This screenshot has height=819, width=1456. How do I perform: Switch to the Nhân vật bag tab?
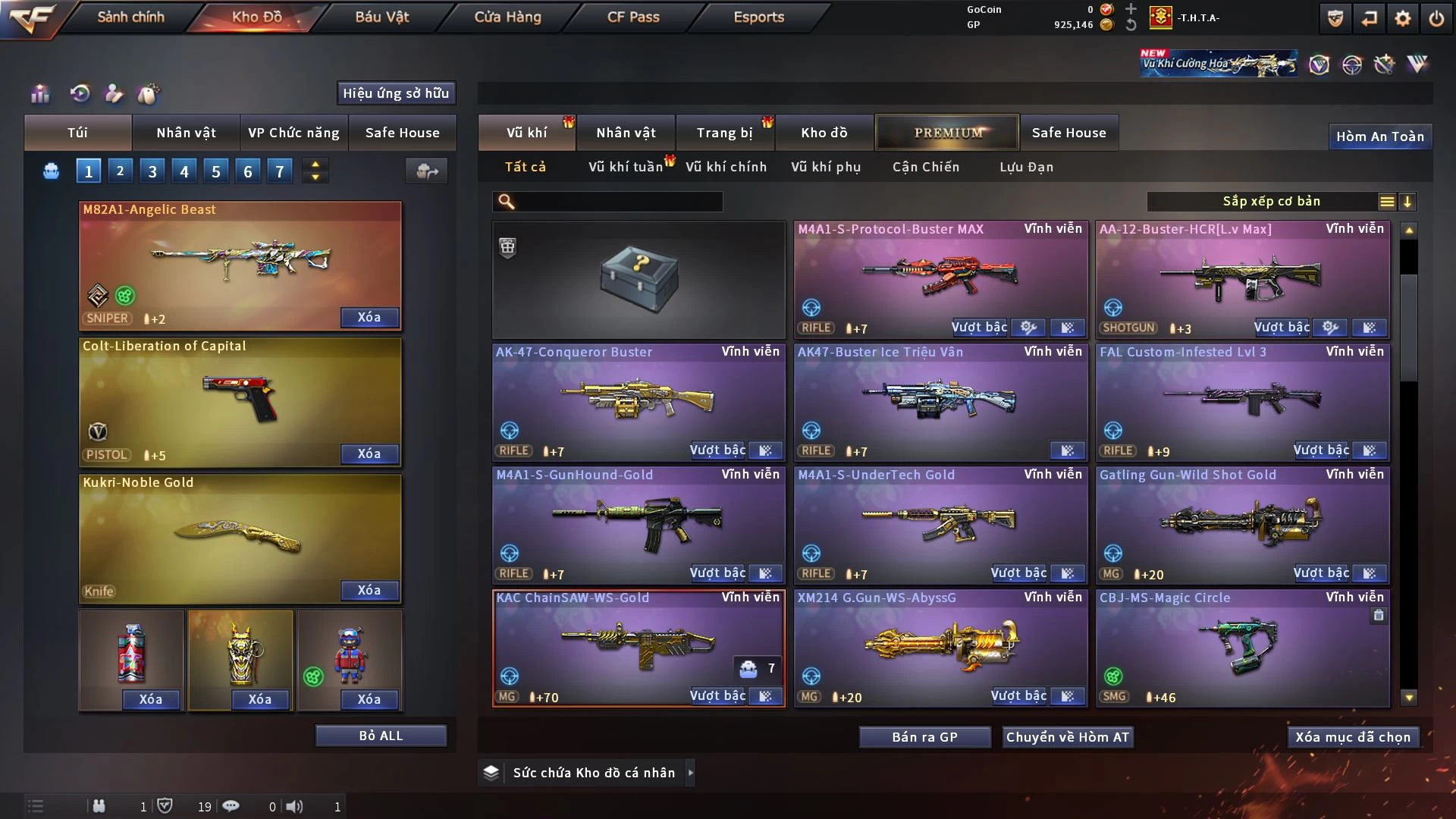(186, 133)
